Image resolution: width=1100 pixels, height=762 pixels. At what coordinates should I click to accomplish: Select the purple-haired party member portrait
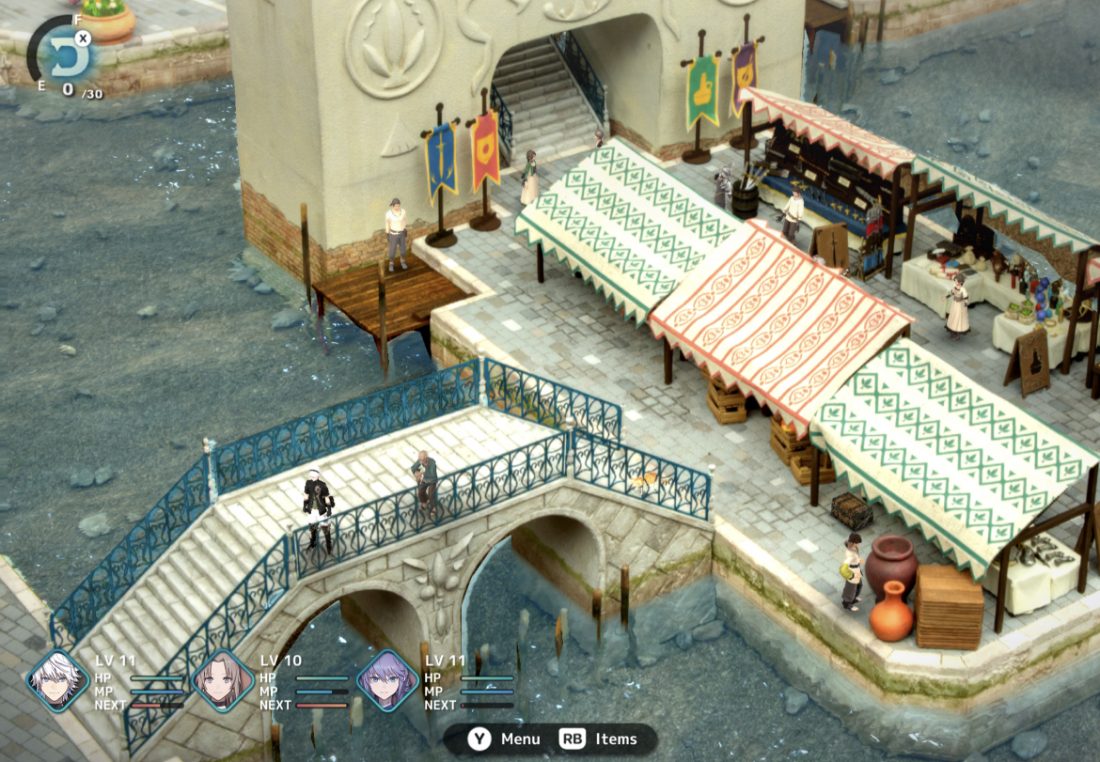click(x=387, y=681)
